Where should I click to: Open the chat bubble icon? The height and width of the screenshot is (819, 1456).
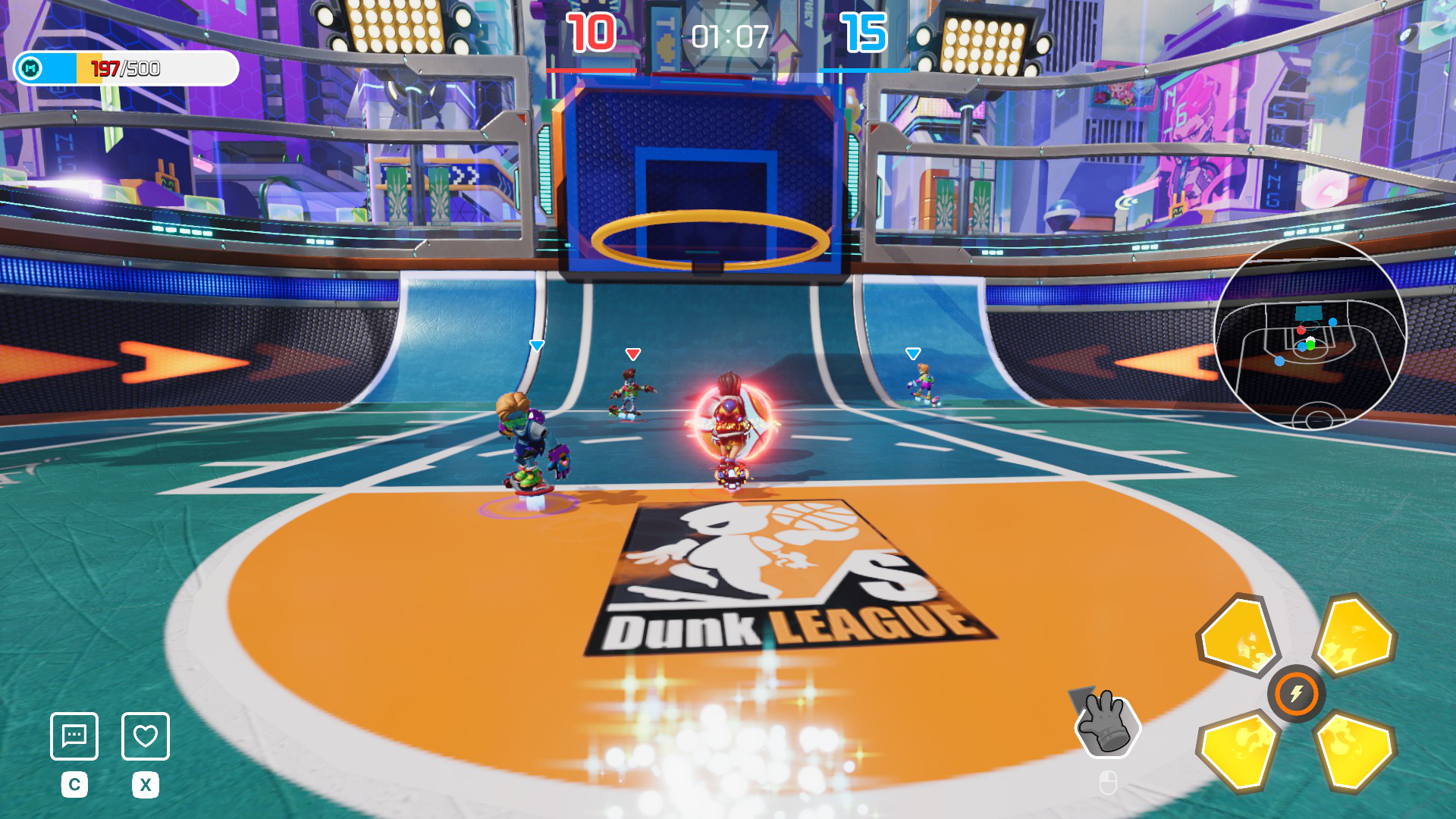(x=74, y=736)
